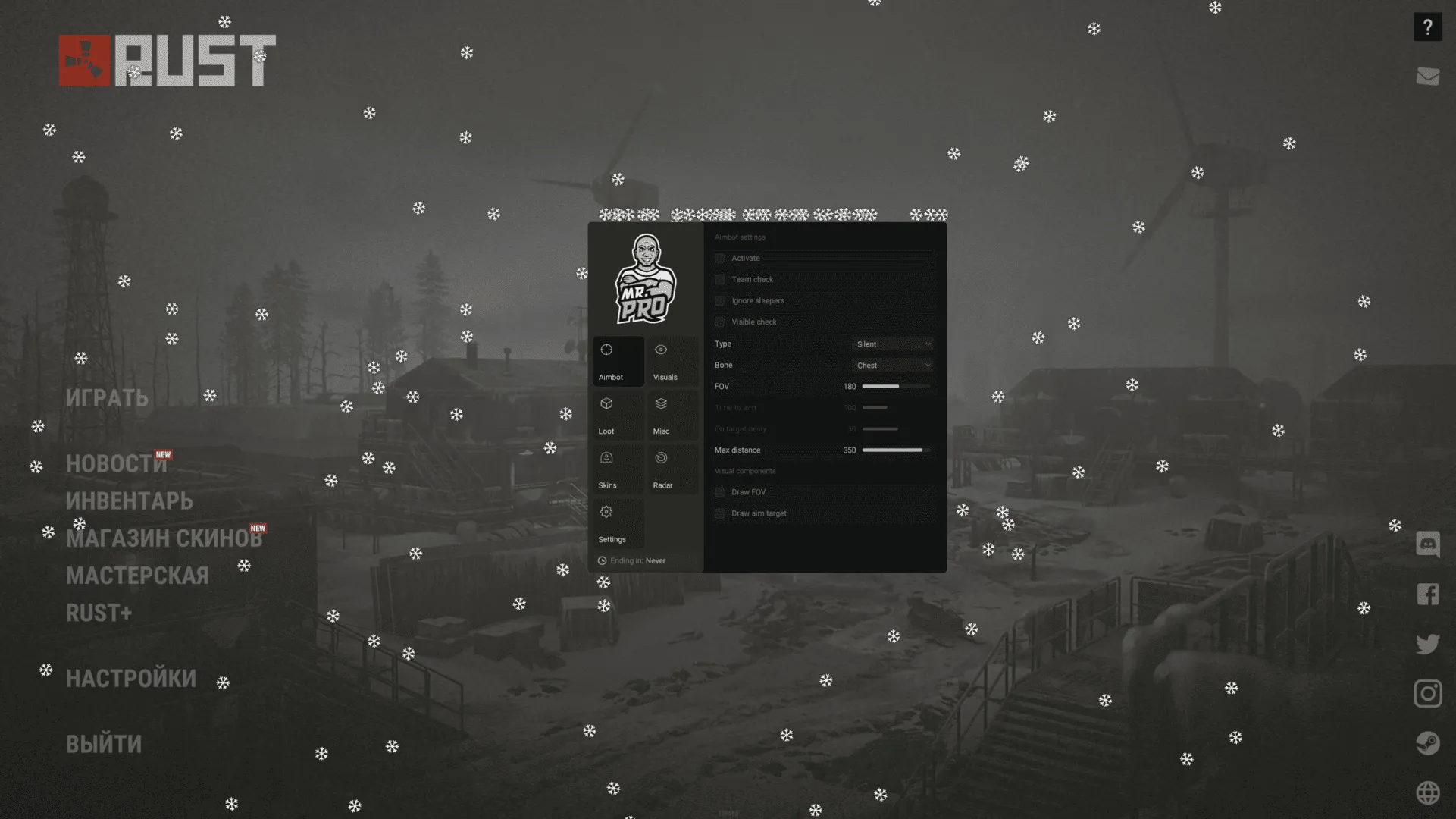1456x819 pixels.
Task: Enable Draw FOV visual component
Action: click(x=719, y=491)
